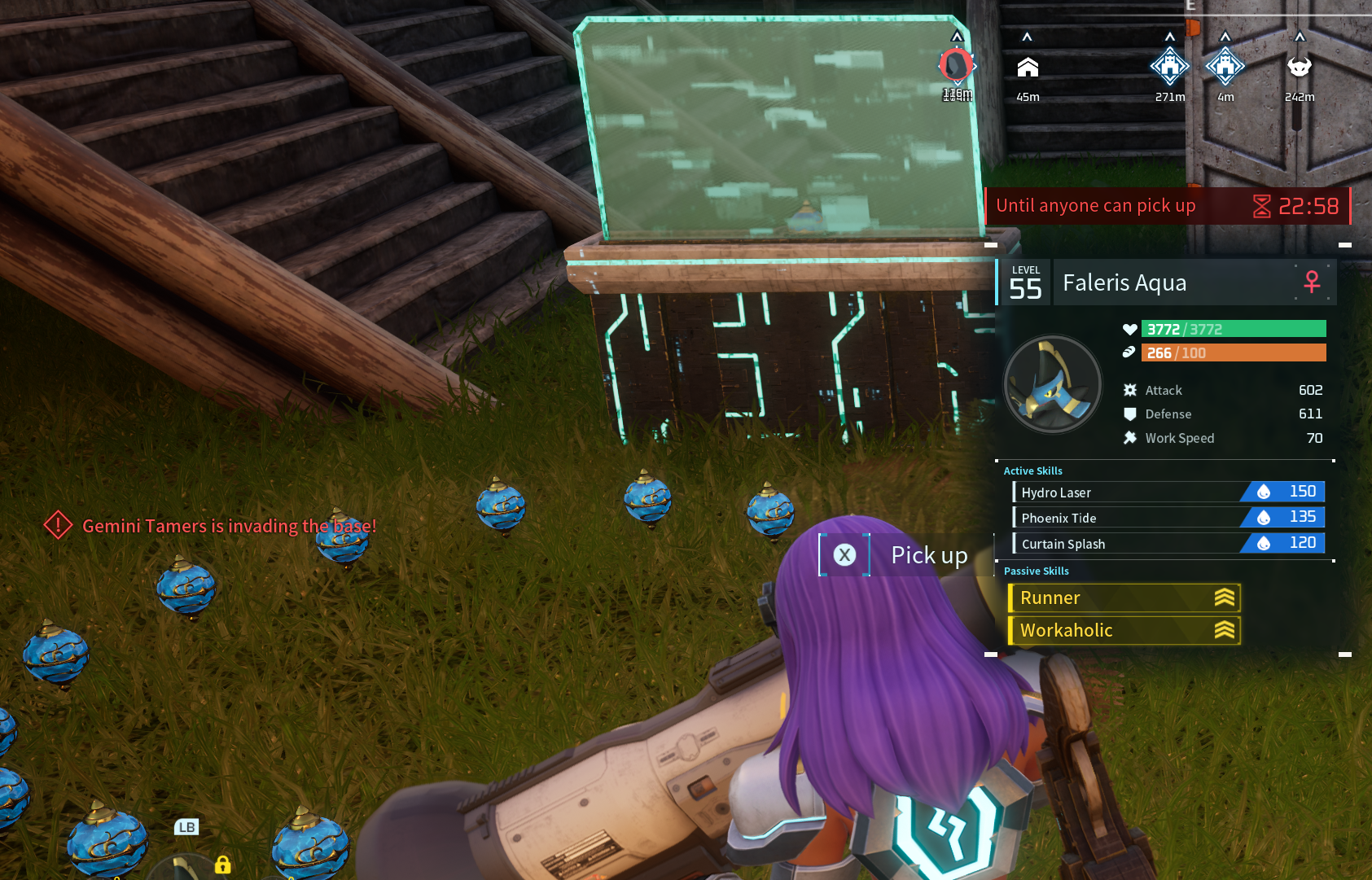
Task: Select the tower marker showing 271m
Action: (x=1169, y=67)
